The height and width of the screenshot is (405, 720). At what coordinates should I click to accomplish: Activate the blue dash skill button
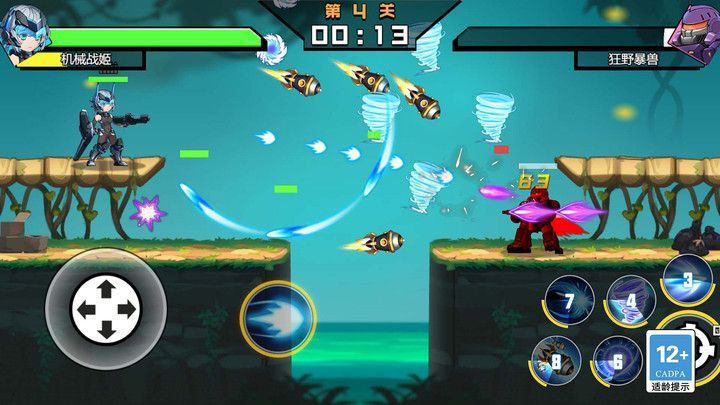point(277,319)
